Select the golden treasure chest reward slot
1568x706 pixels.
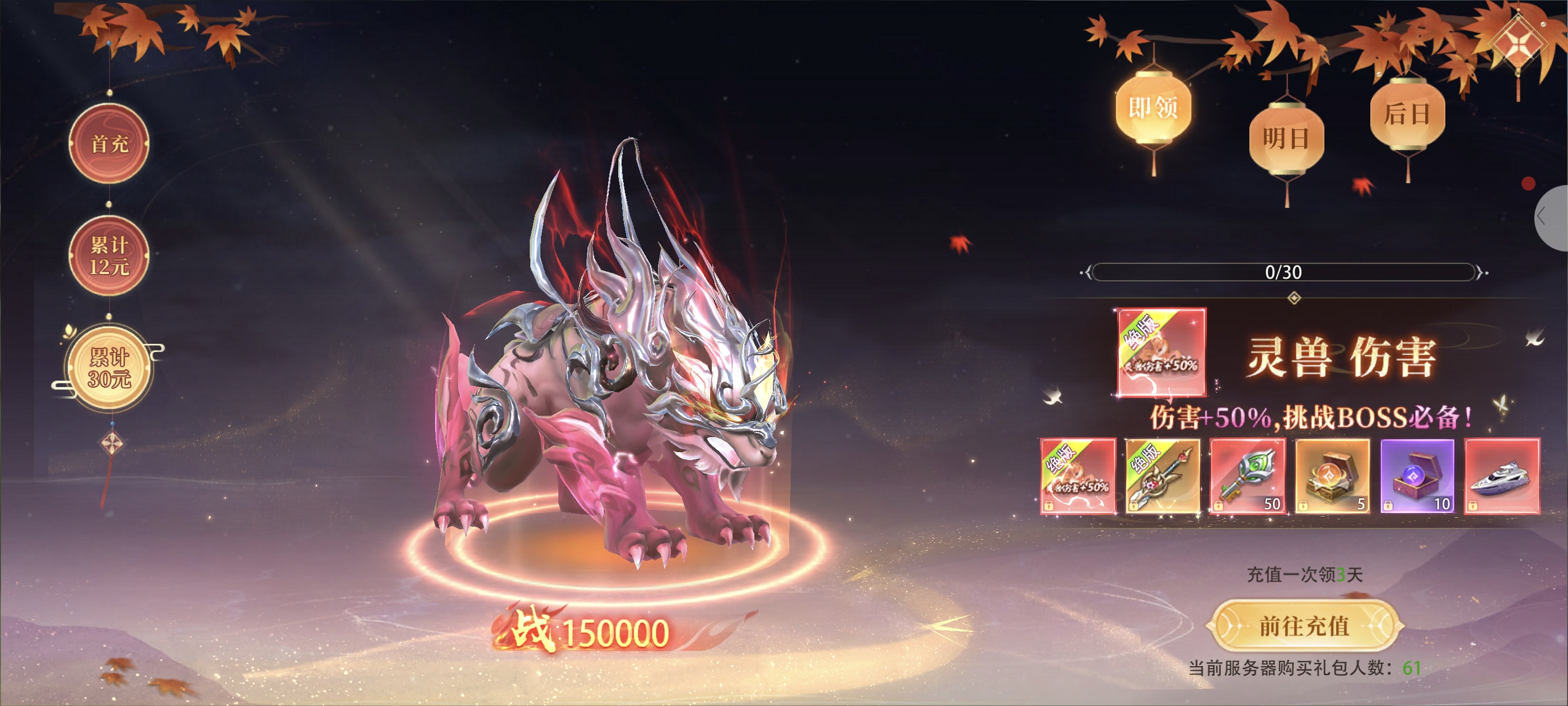pos(1332,476)
